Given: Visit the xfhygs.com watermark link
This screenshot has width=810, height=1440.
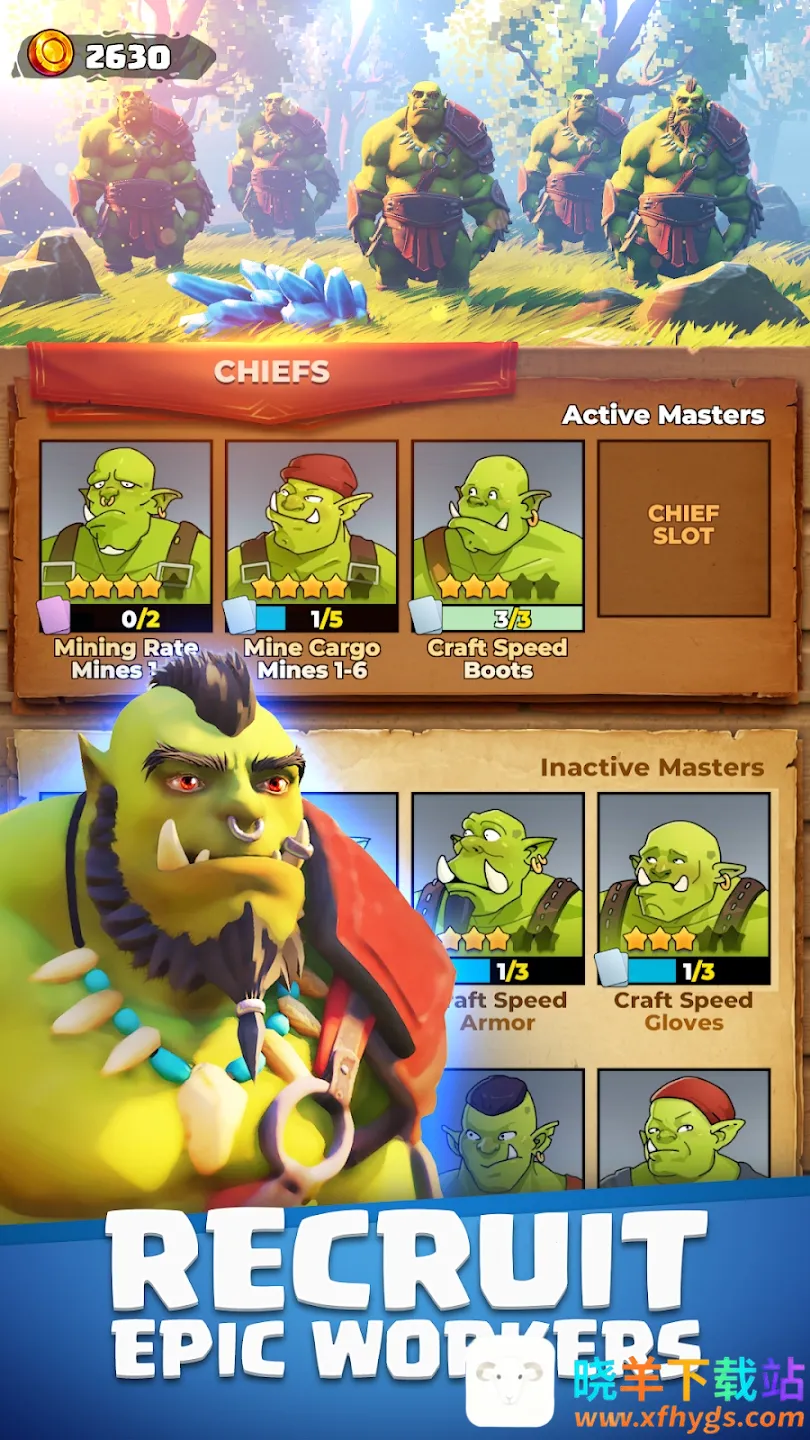Looking at the screenshot, I should pos(690,1418).
